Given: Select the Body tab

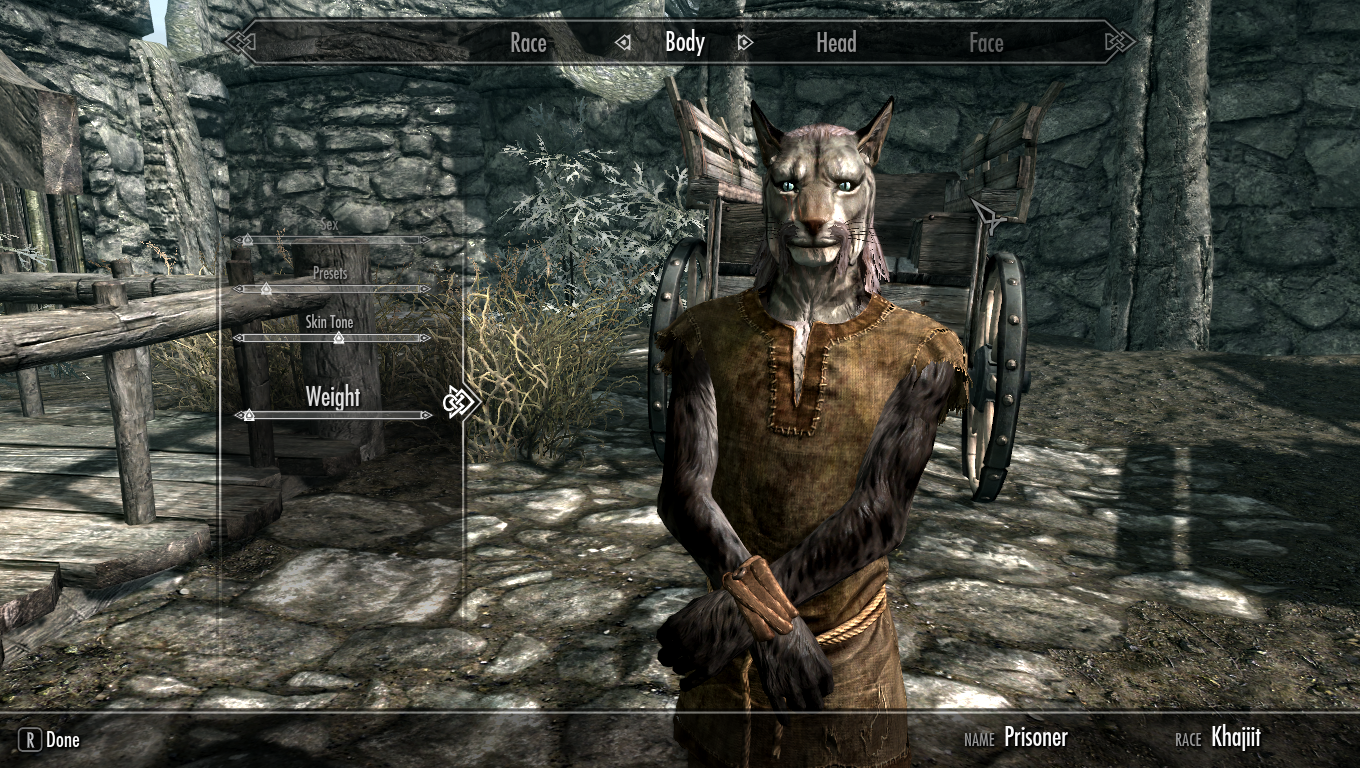Looking at the screenshot, I should coord(685,42).
